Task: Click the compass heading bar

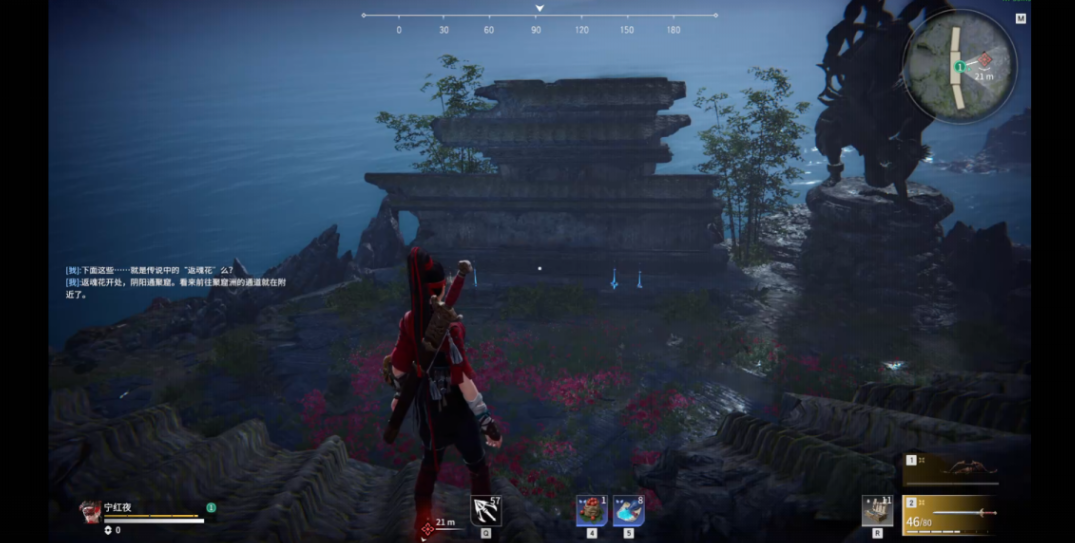Action: pyautogui.click(x=539, y=16)
